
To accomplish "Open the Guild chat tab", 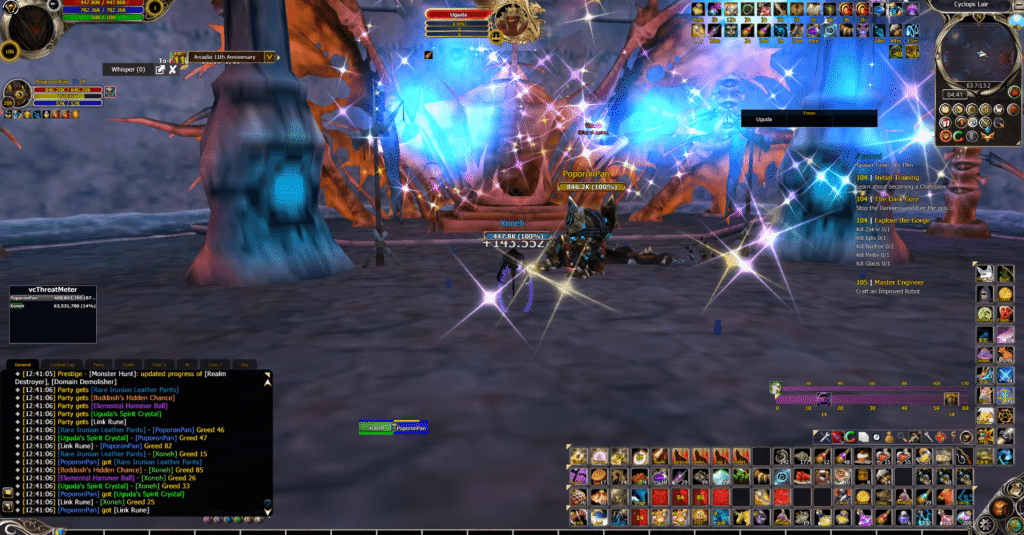I will (127, 364).
